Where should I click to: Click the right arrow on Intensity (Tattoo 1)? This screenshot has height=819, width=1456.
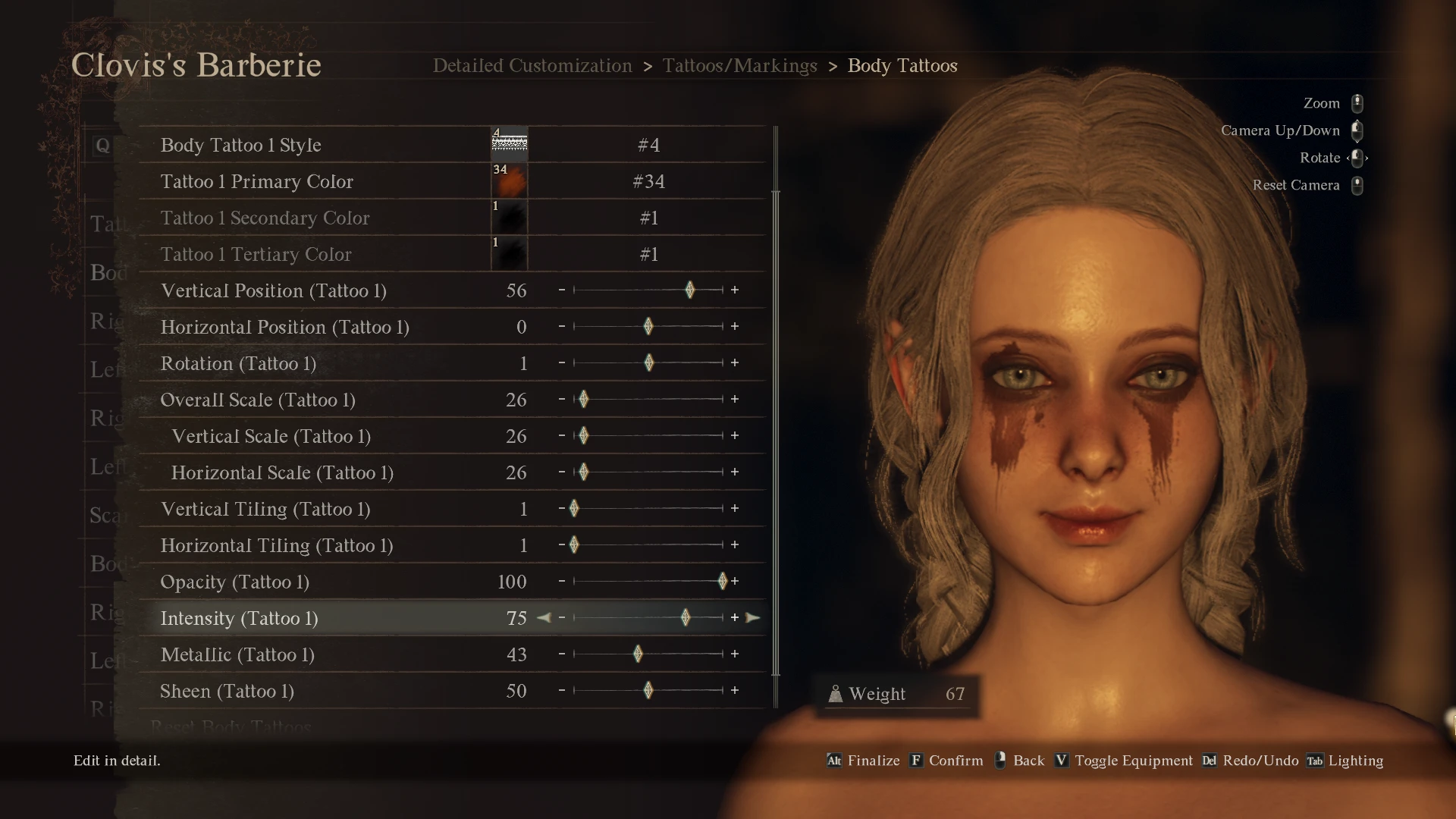pos(752,618)
